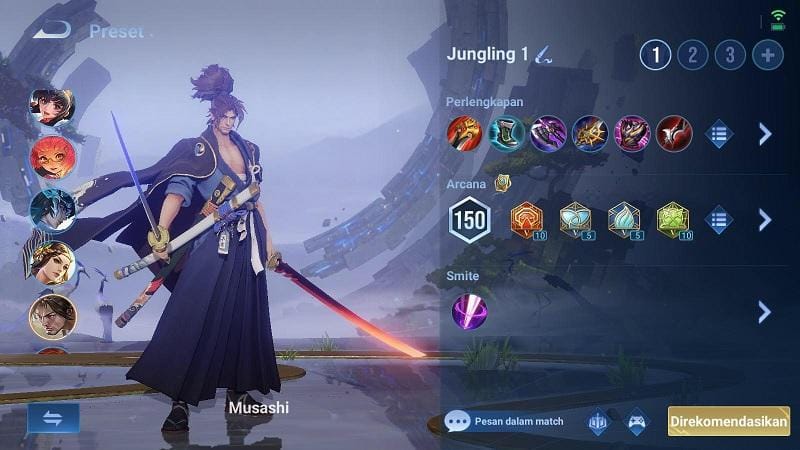The height and width of the screenshot is (450, 800).
Task: Add a new preset with the plus button
Action: pyautogui.click(x=768, y=54)
